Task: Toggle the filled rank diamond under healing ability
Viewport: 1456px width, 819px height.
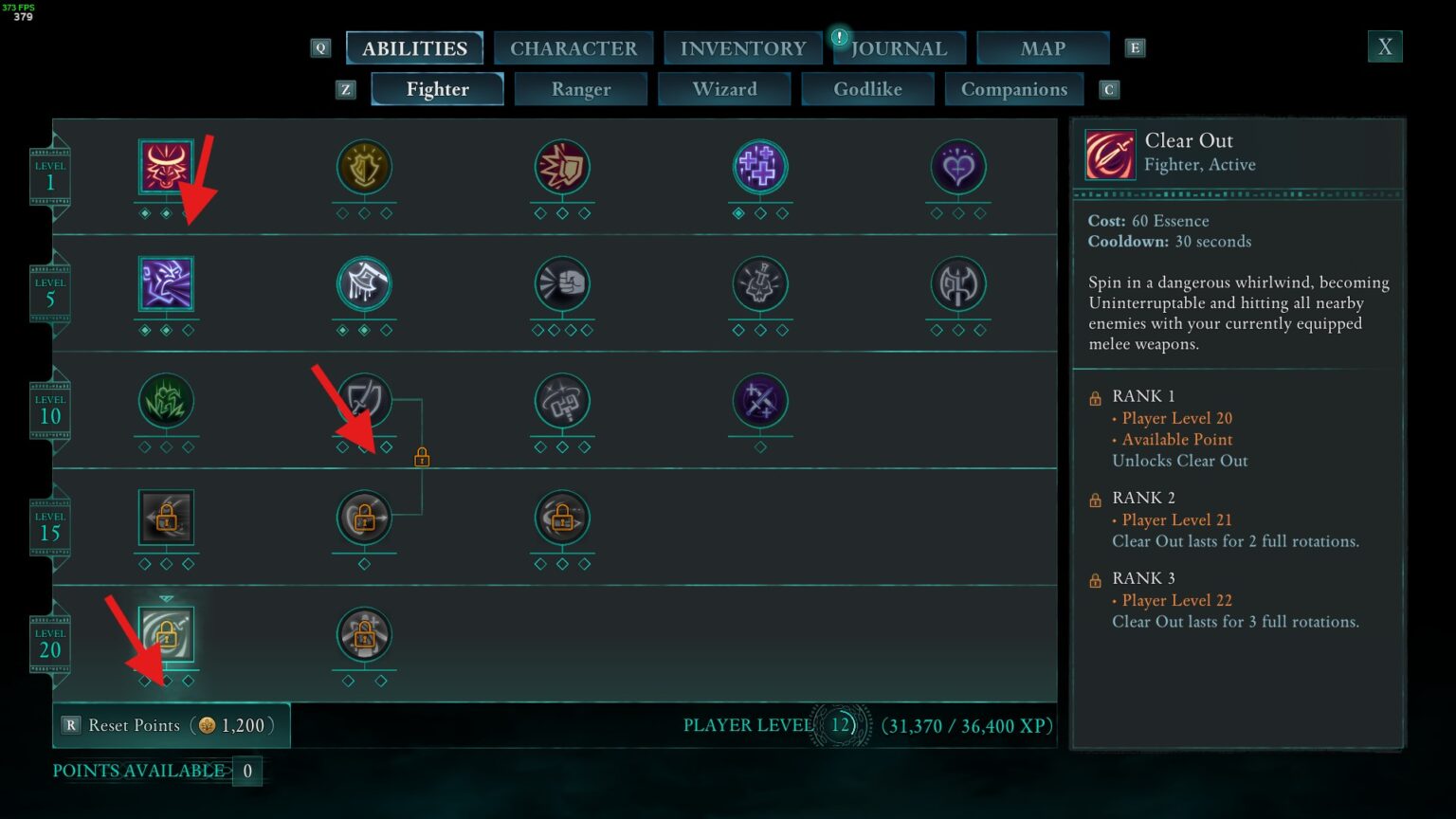Action: click(739, 214)
